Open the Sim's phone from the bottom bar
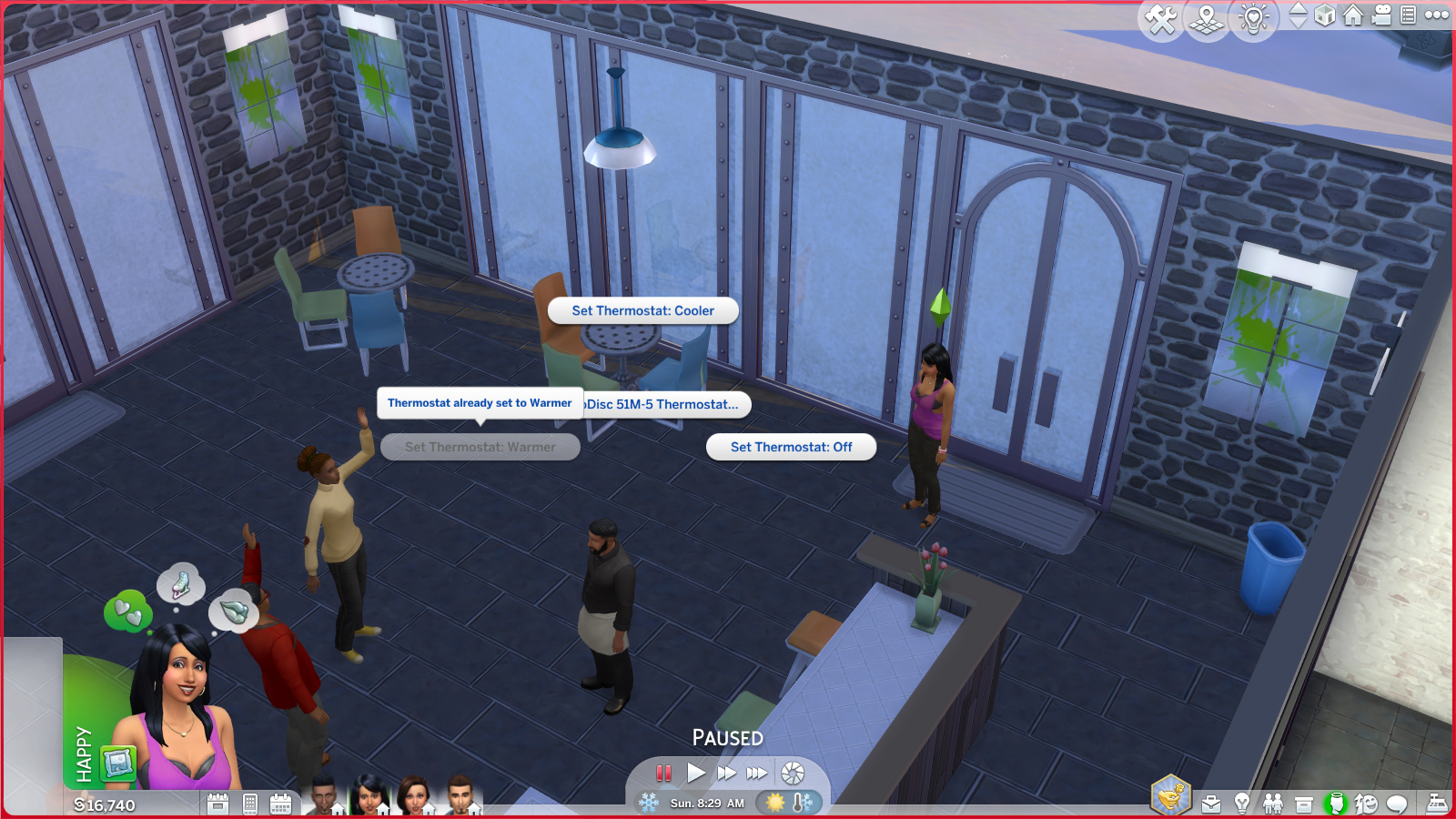1456x819 pixels. [x=250, y=803]
